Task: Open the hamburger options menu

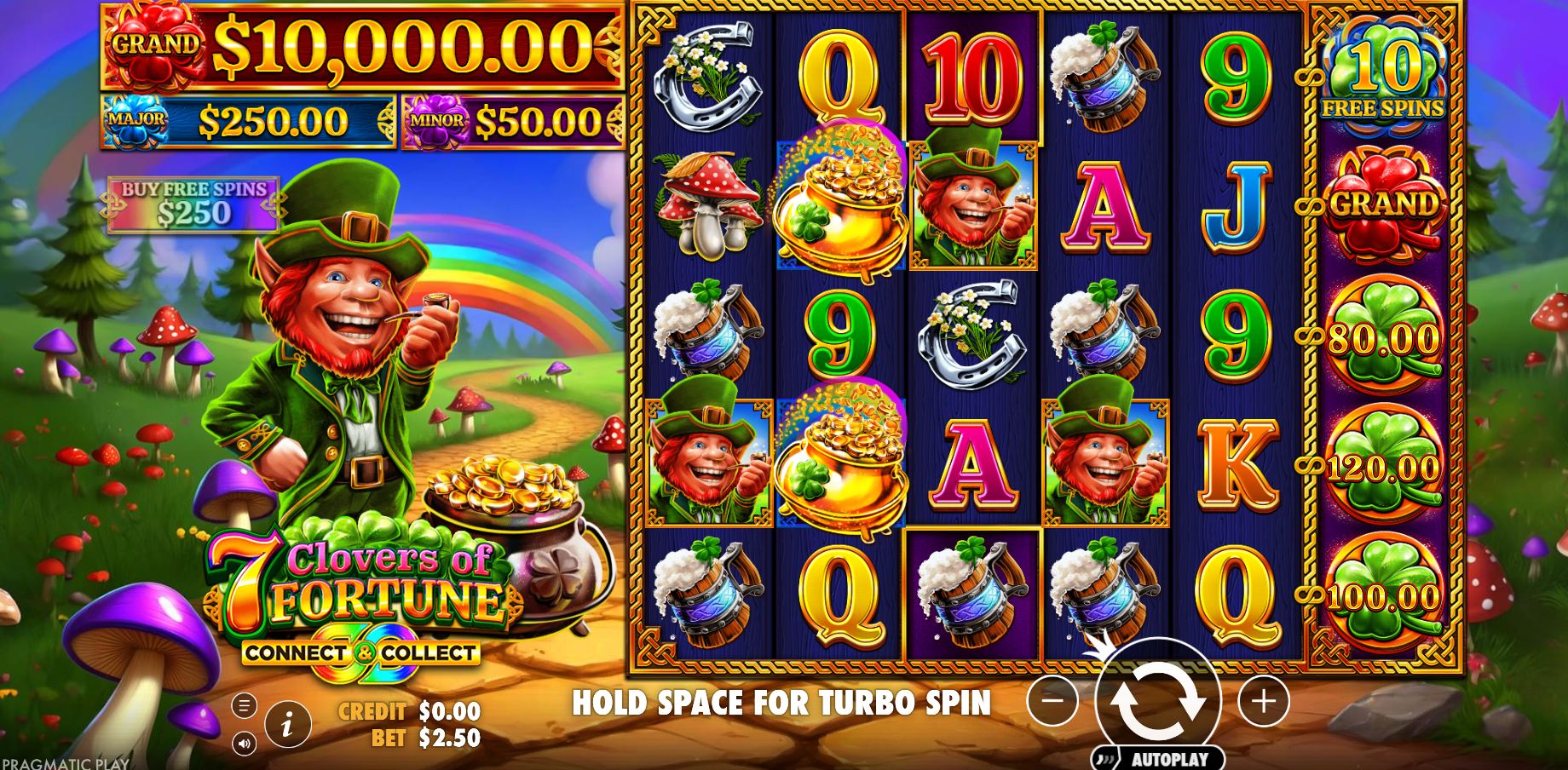Action: pyautogui.click(x=243, y=704)
